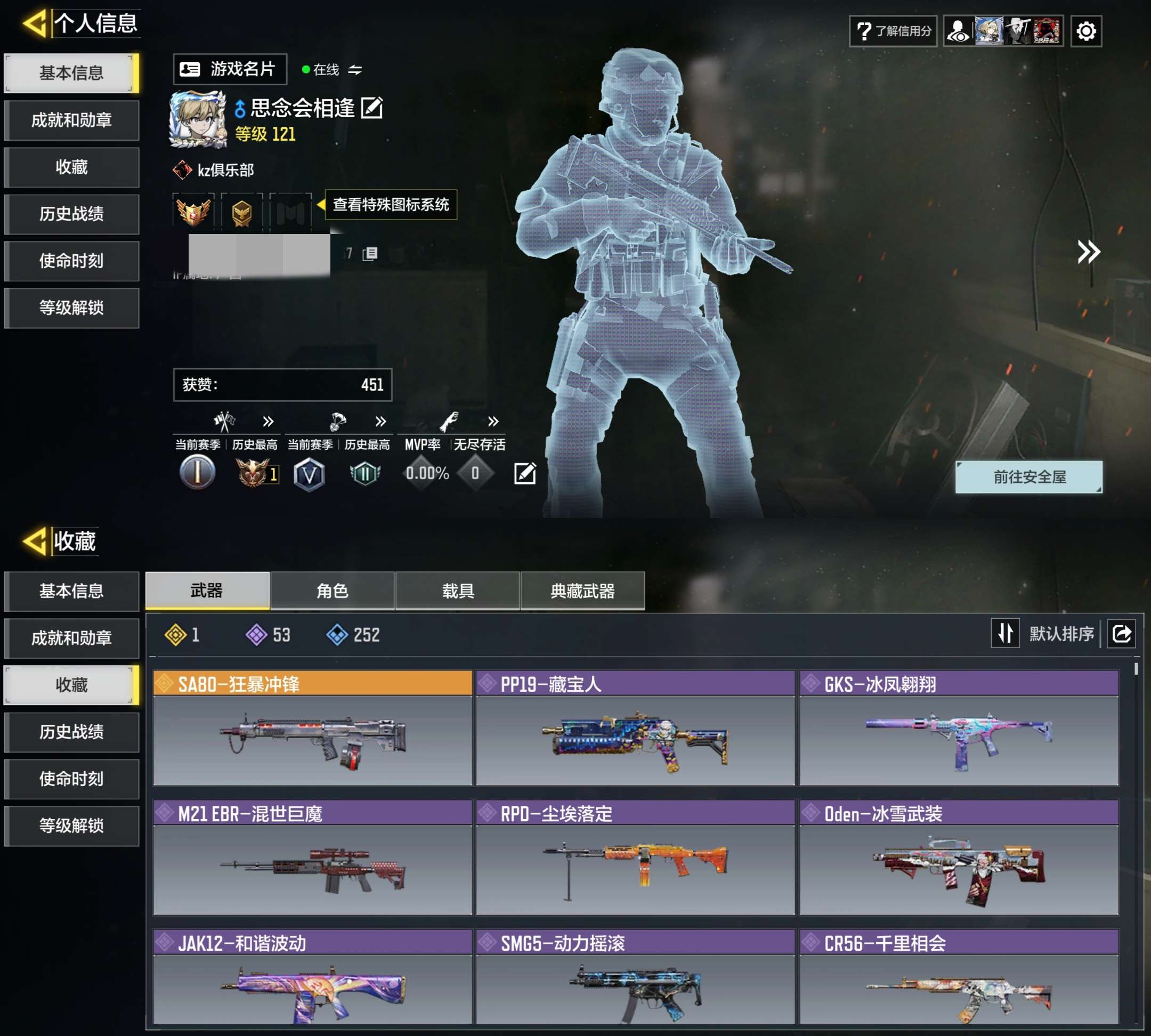Go back from the 收藏 screen
1151x1036 pixels.
coord(34,541)
